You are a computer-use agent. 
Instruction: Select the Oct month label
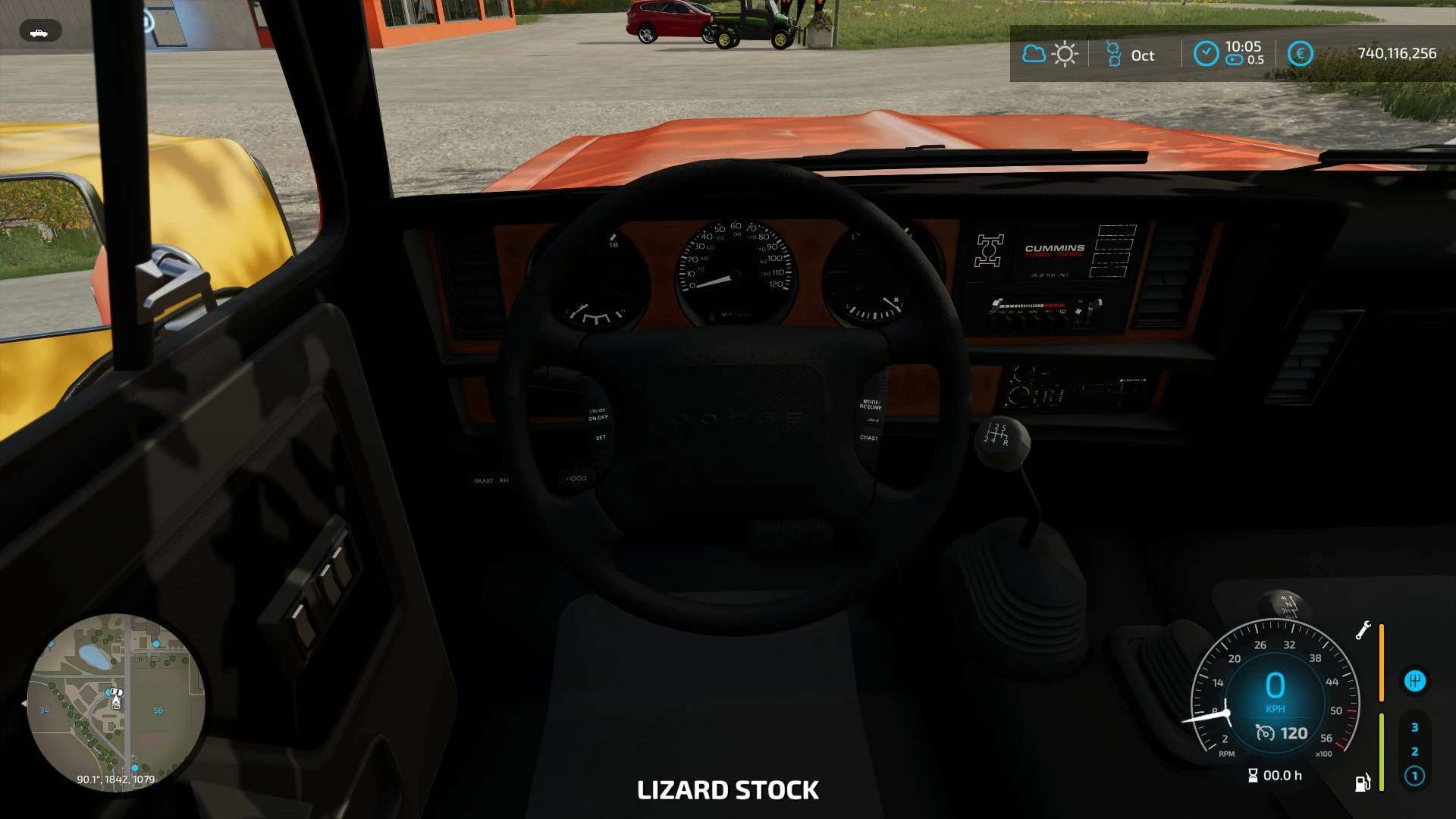pos(1141,55)
